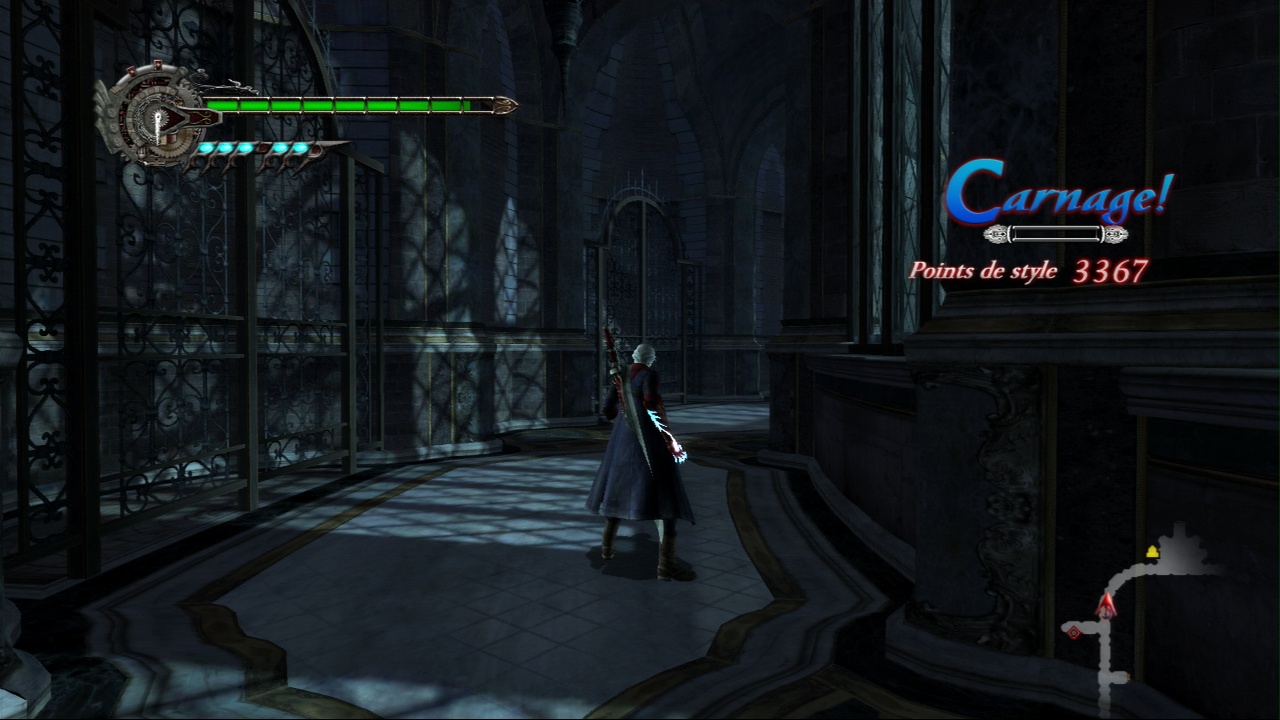The width and height of the screenshot is (1280, 720).
Task: Click the gear emblem beside the health bar
Action: pyautogui.click(x=153, y=116)
